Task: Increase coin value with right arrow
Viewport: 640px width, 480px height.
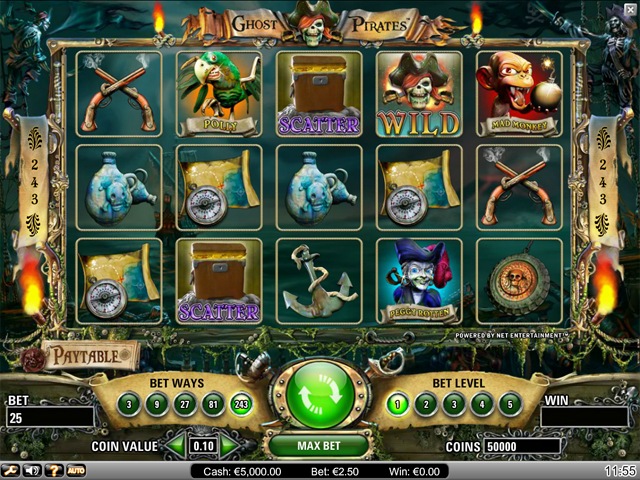Action: coord(231,445)
